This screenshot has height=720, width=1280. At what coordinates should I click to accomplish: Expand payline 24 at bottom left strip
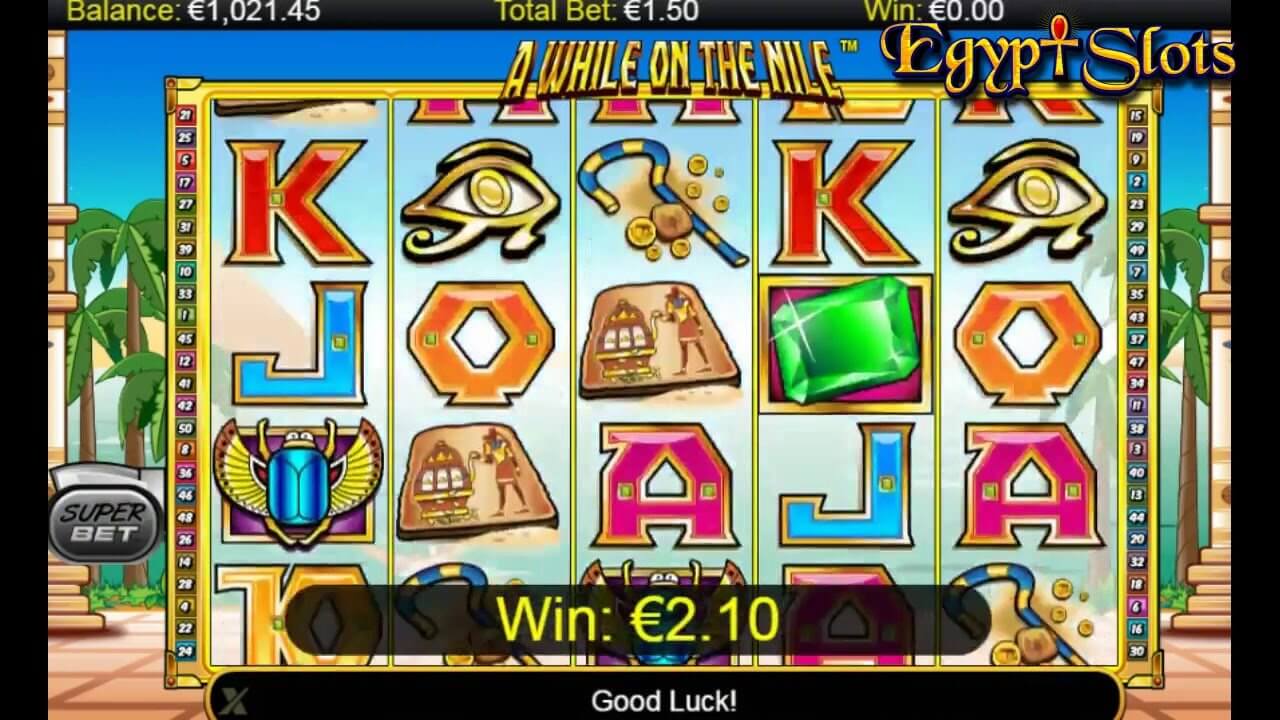(x=186, y=649)
